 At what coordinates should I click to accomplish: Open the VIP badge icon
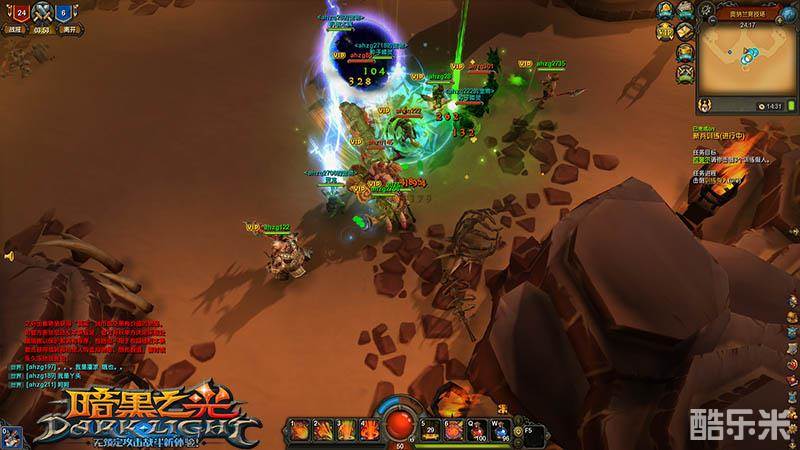point(664,32)
